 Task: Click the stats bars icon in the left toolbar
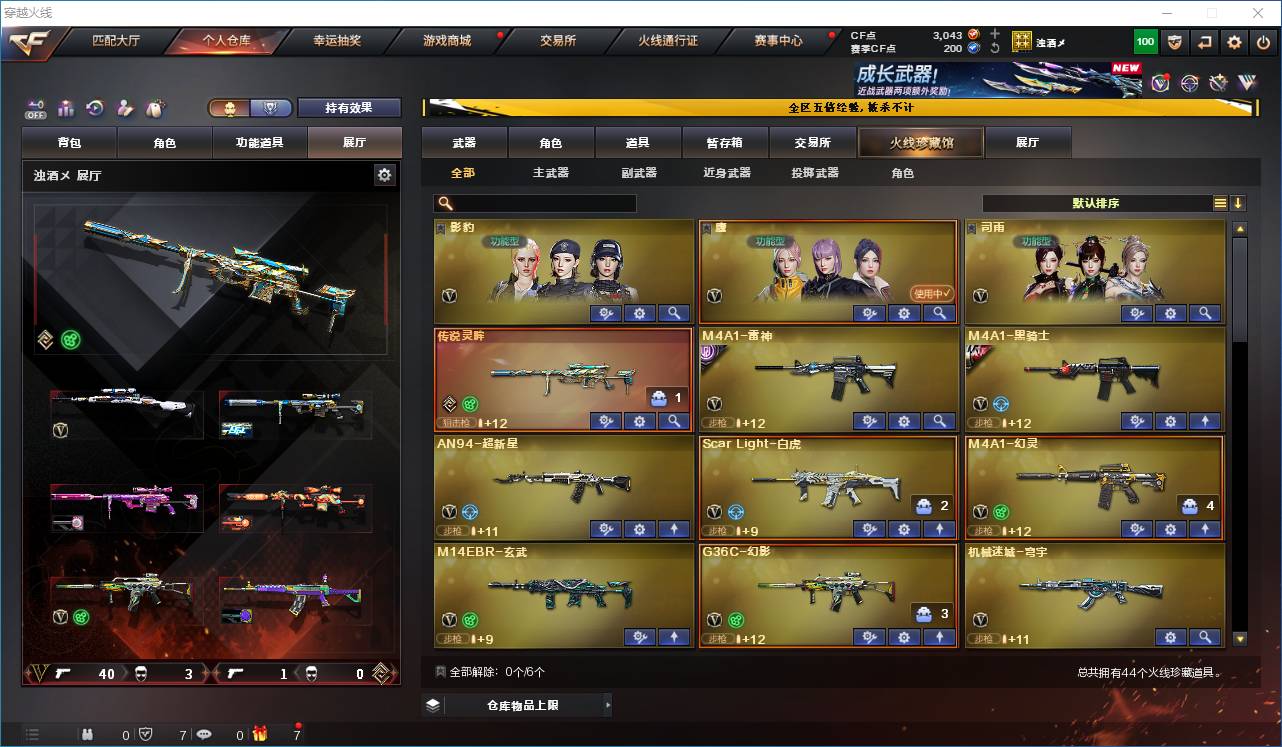[65, 107]
